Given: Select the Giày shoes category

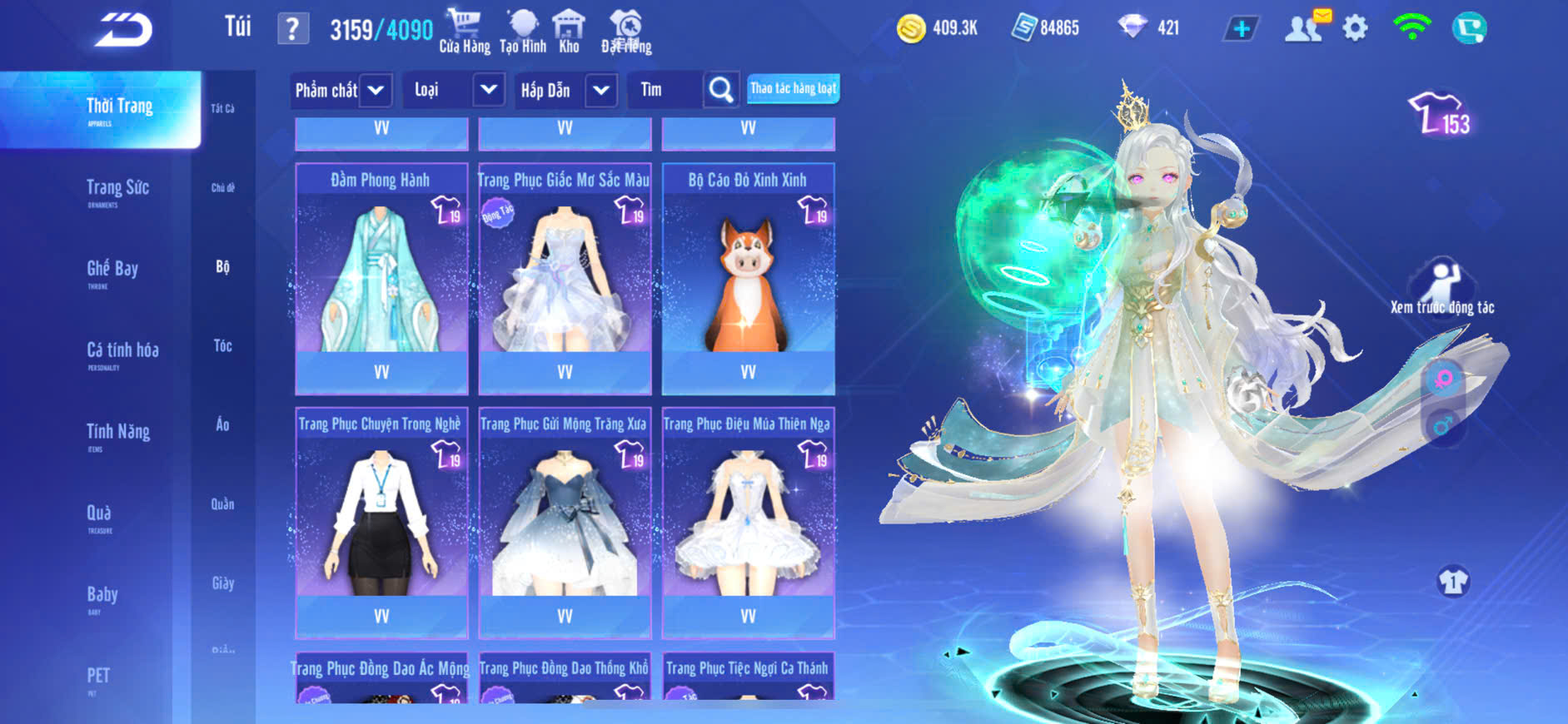Looking at the screenshot, I should [x=222, y=583].
